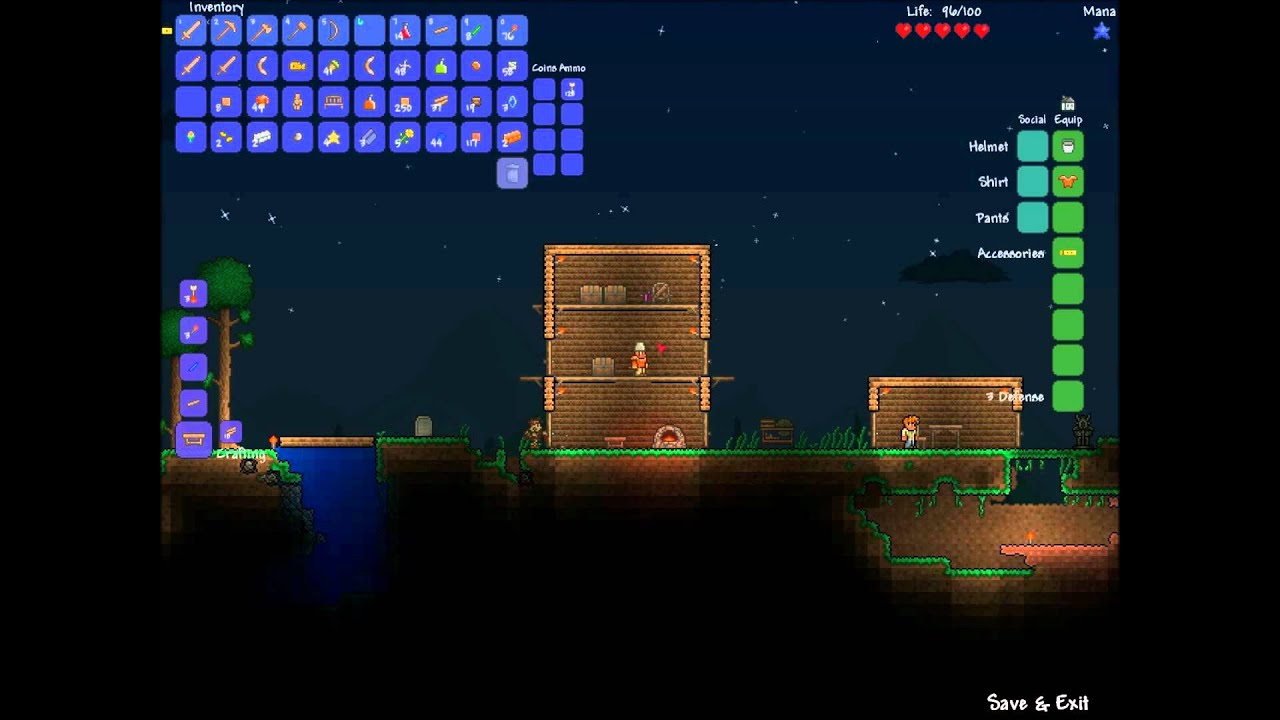
Task: Select the green bottle potion slot
Action: pyautogui.click(x=440, y=67)
